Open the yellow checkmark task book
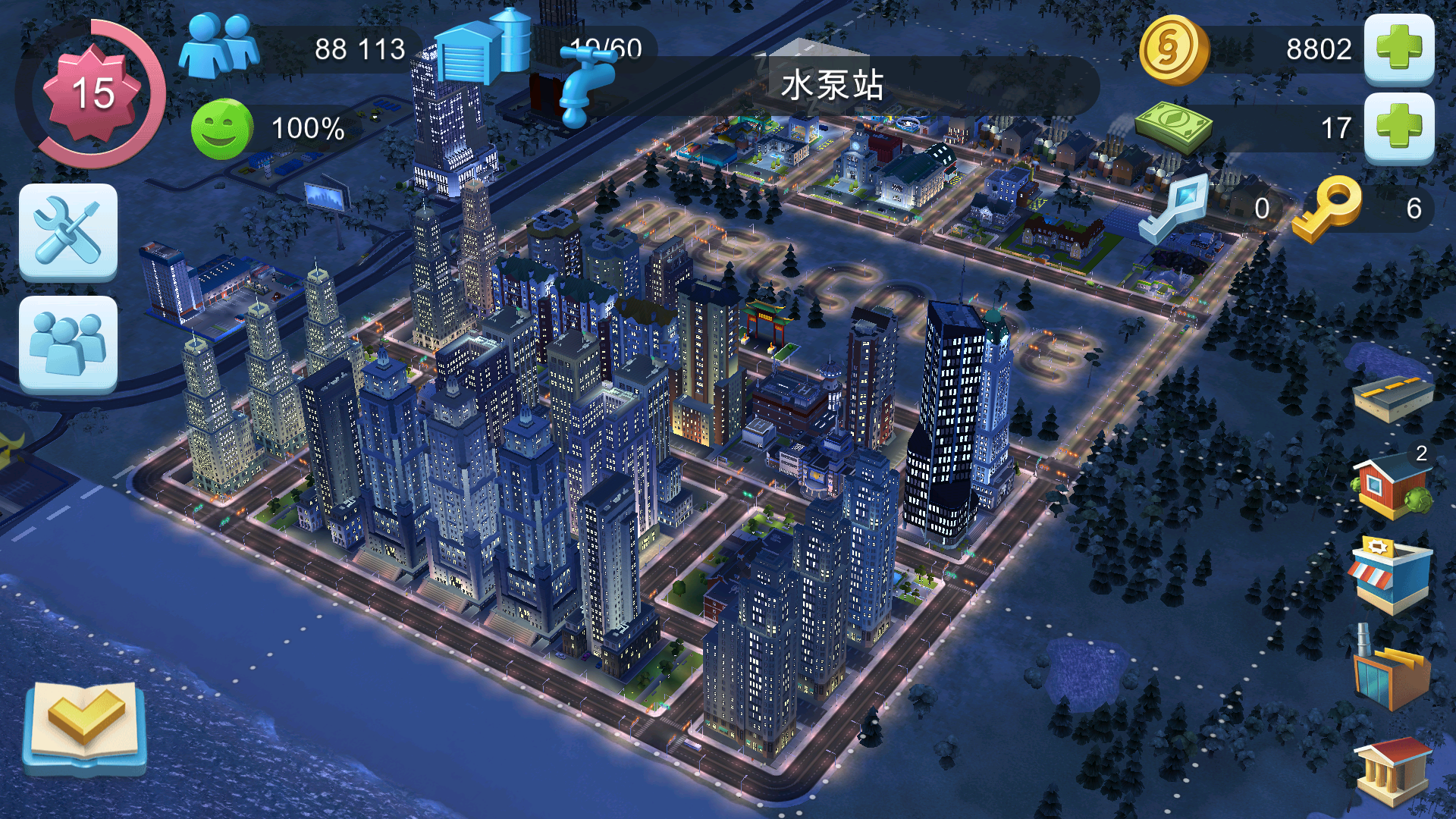 point(84,726)
